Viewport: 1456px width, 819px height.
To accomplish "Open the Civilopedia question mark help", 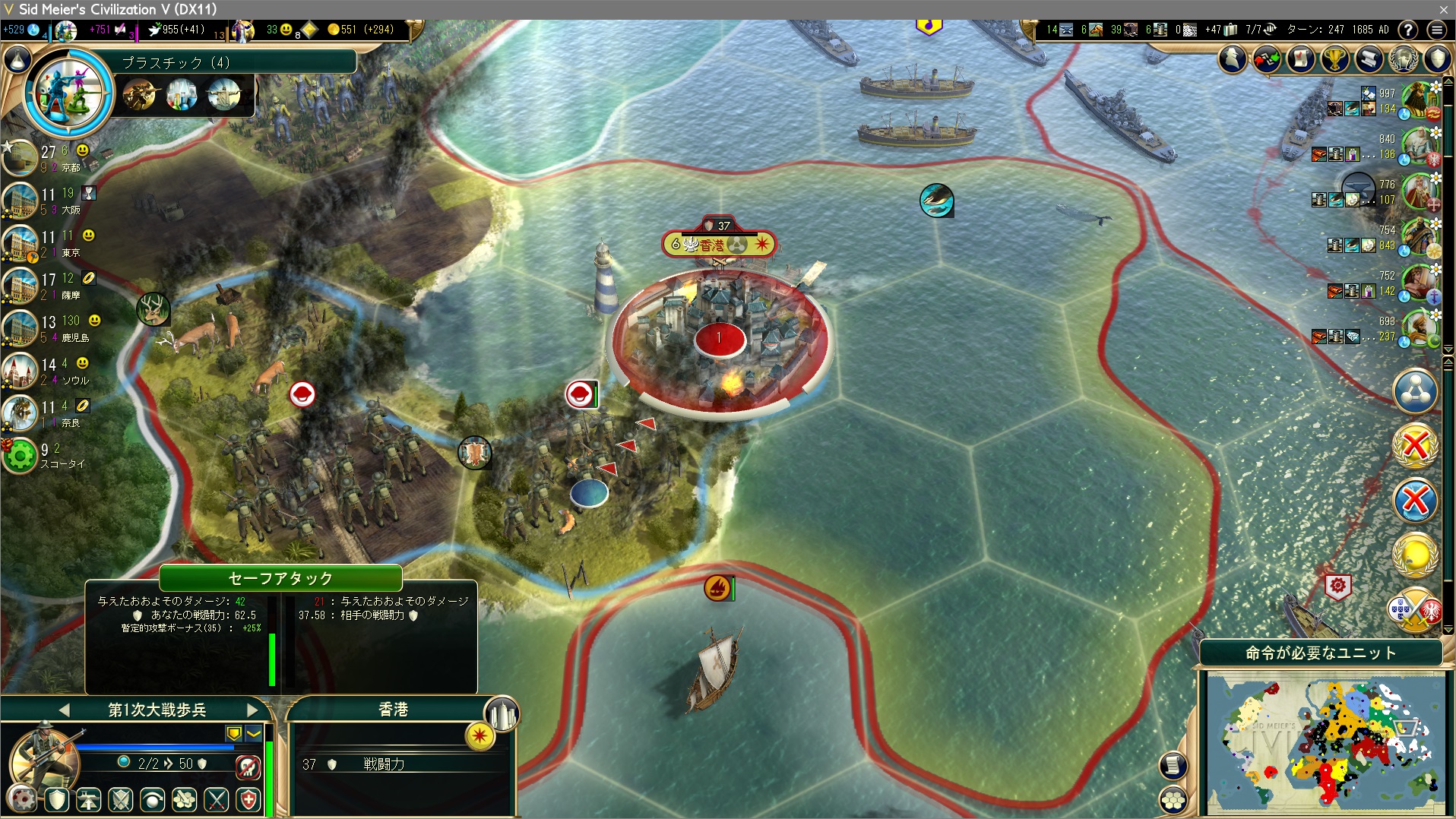I will 1407,30.
